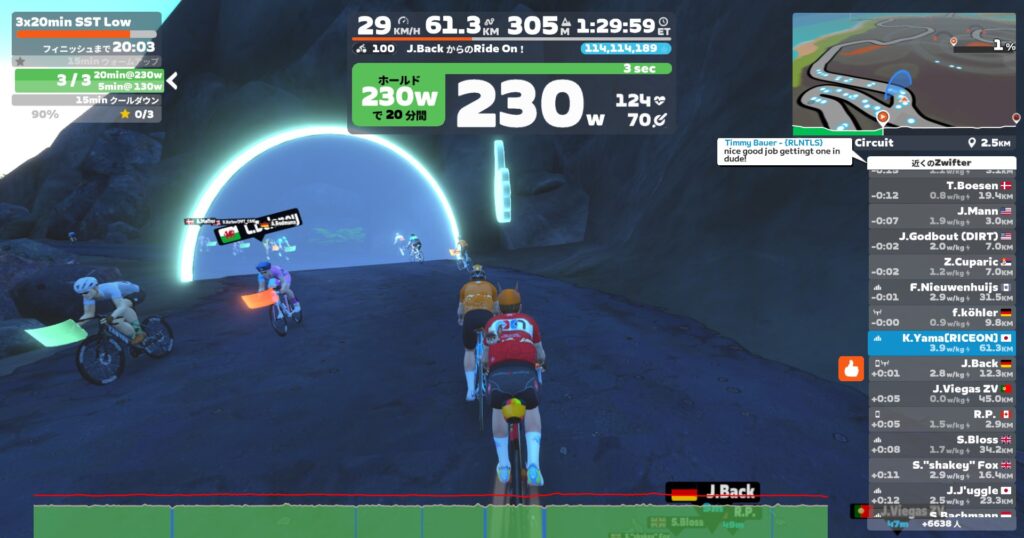Click the highlighted K.Yama[RICEON] row
The image size is (1024, 538).
tap(941, 343)
